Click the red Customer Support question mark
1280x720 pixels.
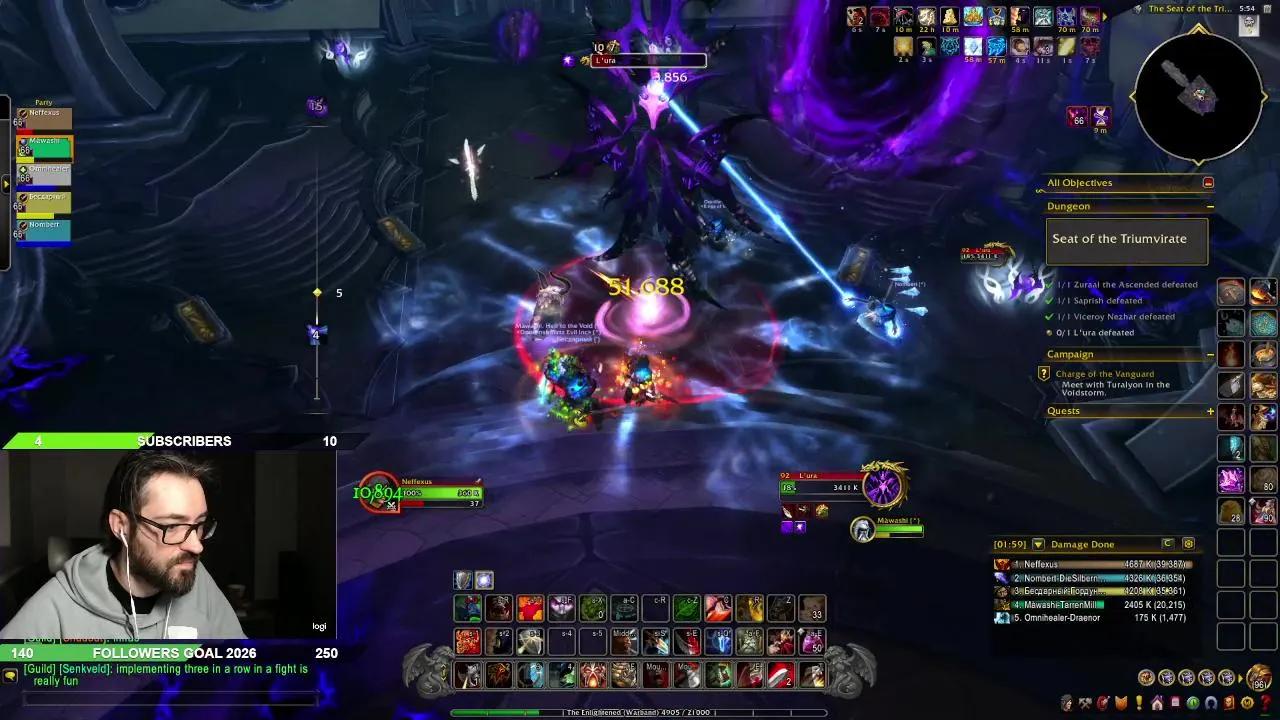pyautogui.click(x=1264, y=703)
